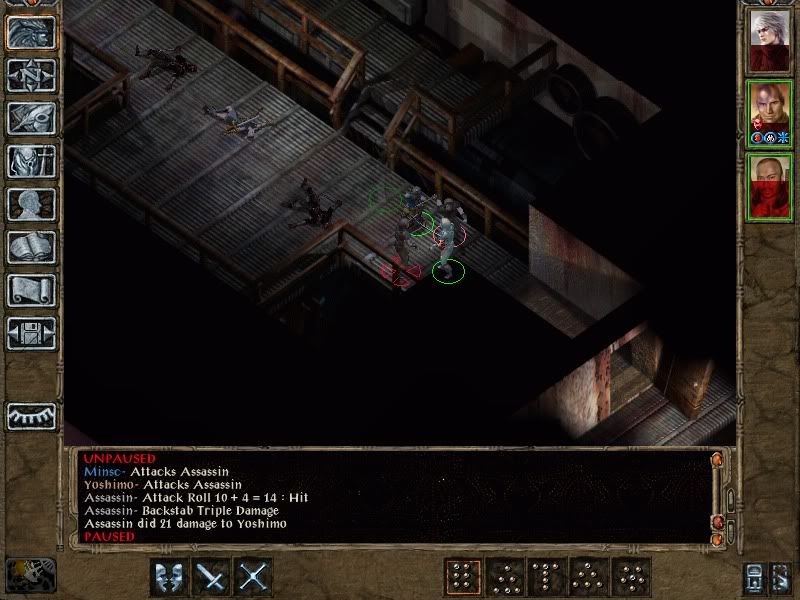Viewport: 800px width, 600px height.
Task: Open the inventory screen
Action: coord(31,160)
